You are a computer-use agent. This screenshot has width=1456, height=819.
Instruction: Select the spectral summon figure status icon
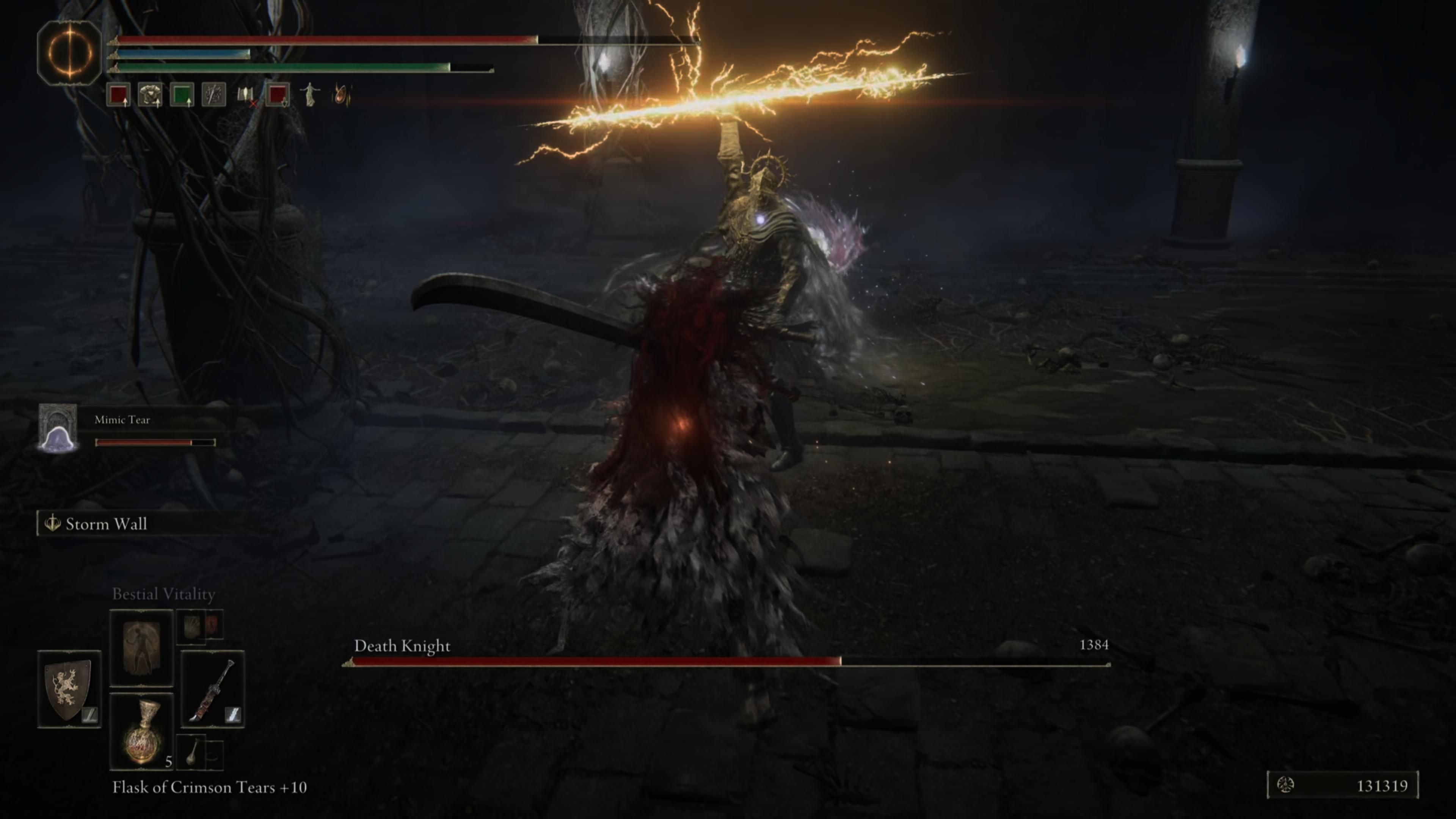[x=311, y=96]
